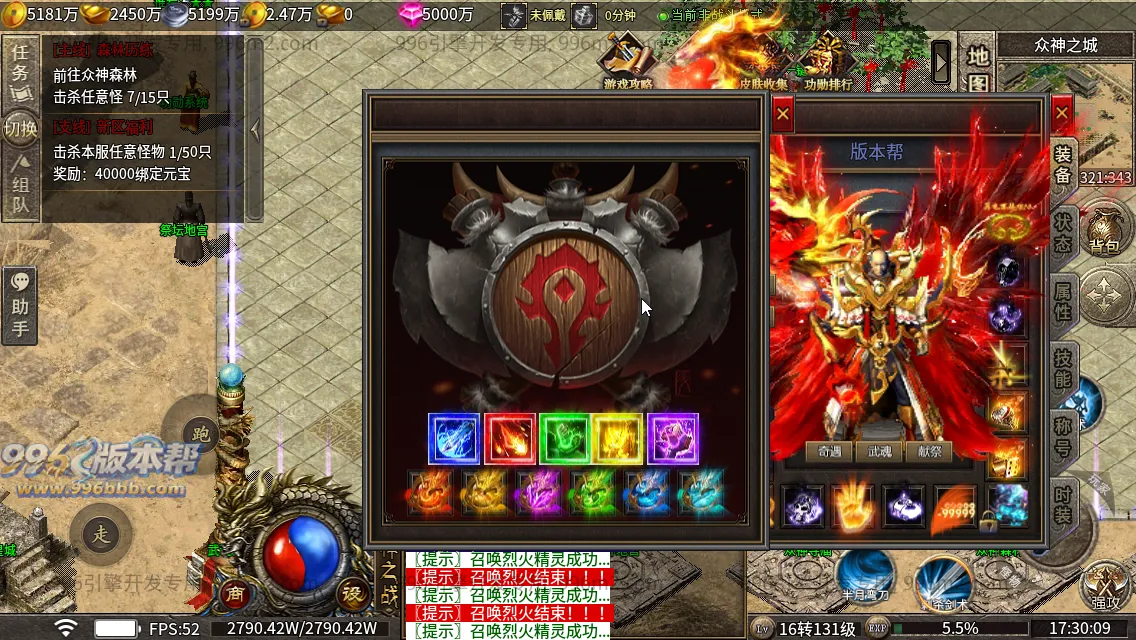Screen dimensions: 1136x640
Task: Click the 奇遇 button
Action: point(829,451)
